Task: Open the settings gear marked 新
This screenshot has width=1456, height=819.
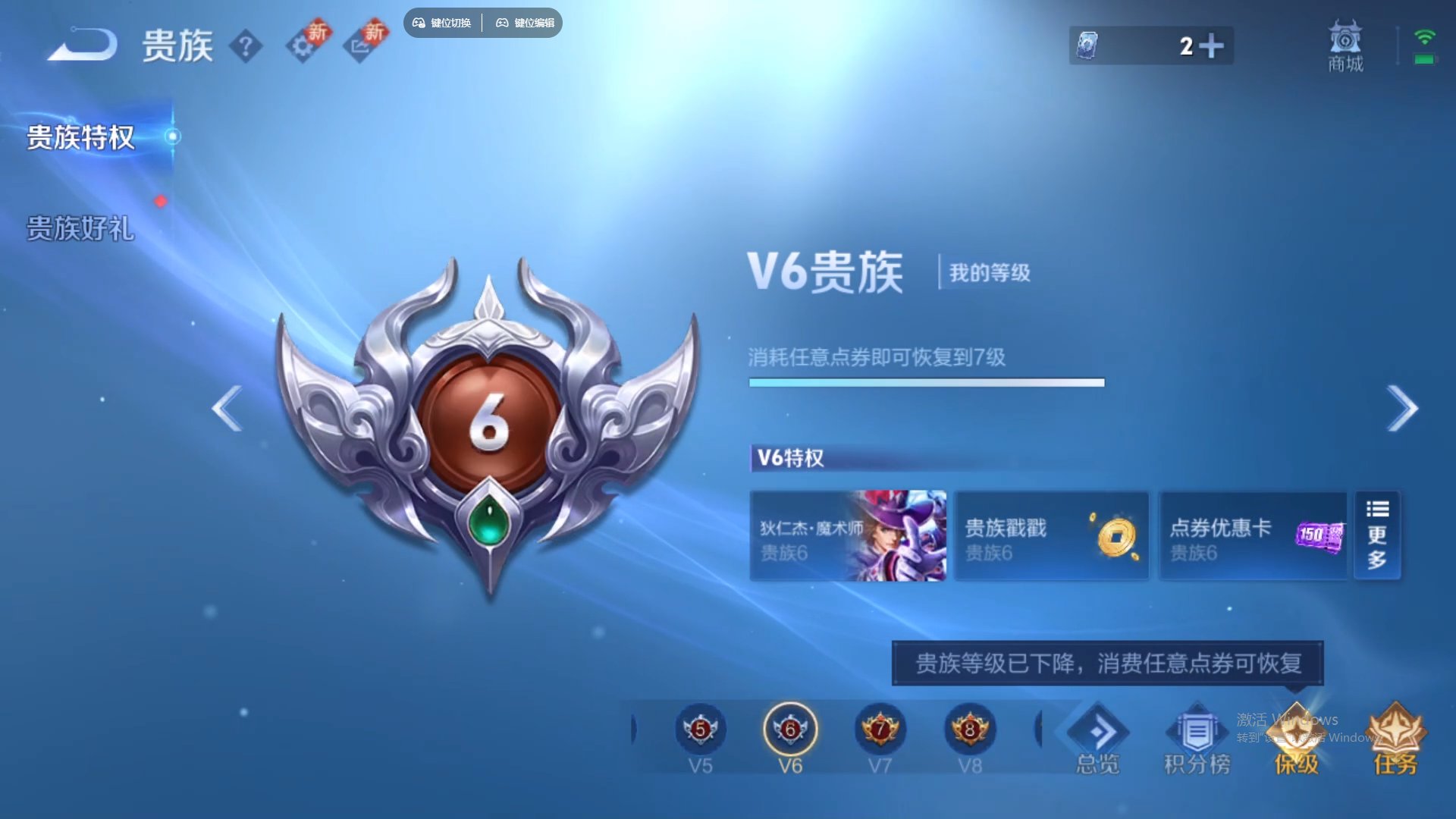Action: click(x=305, y=45)
